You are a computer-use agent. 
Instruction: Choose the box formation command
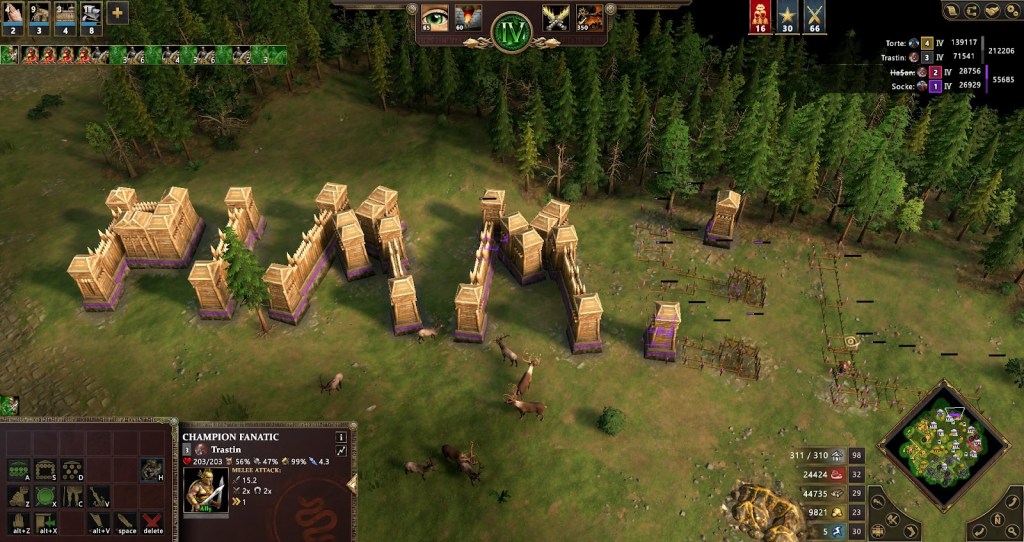(x=45, y=468)
